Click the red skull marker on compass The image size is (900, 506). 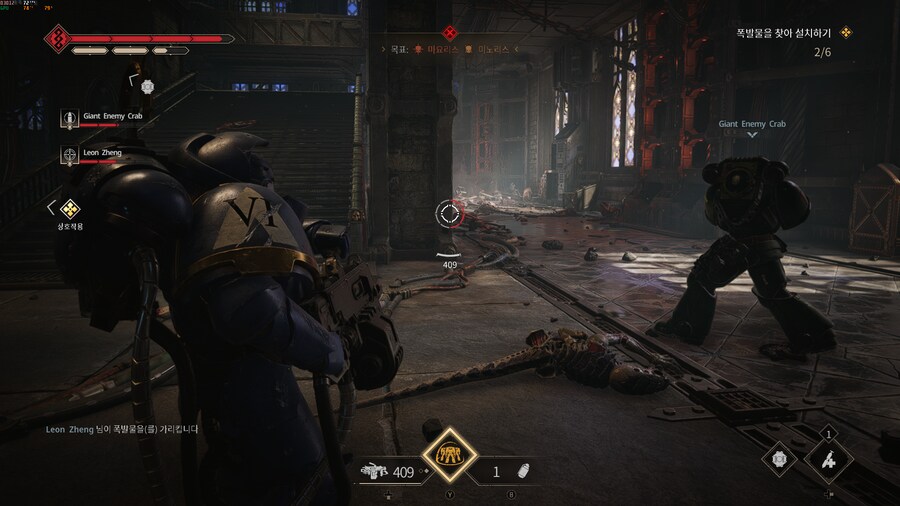(x=449, y=32)
